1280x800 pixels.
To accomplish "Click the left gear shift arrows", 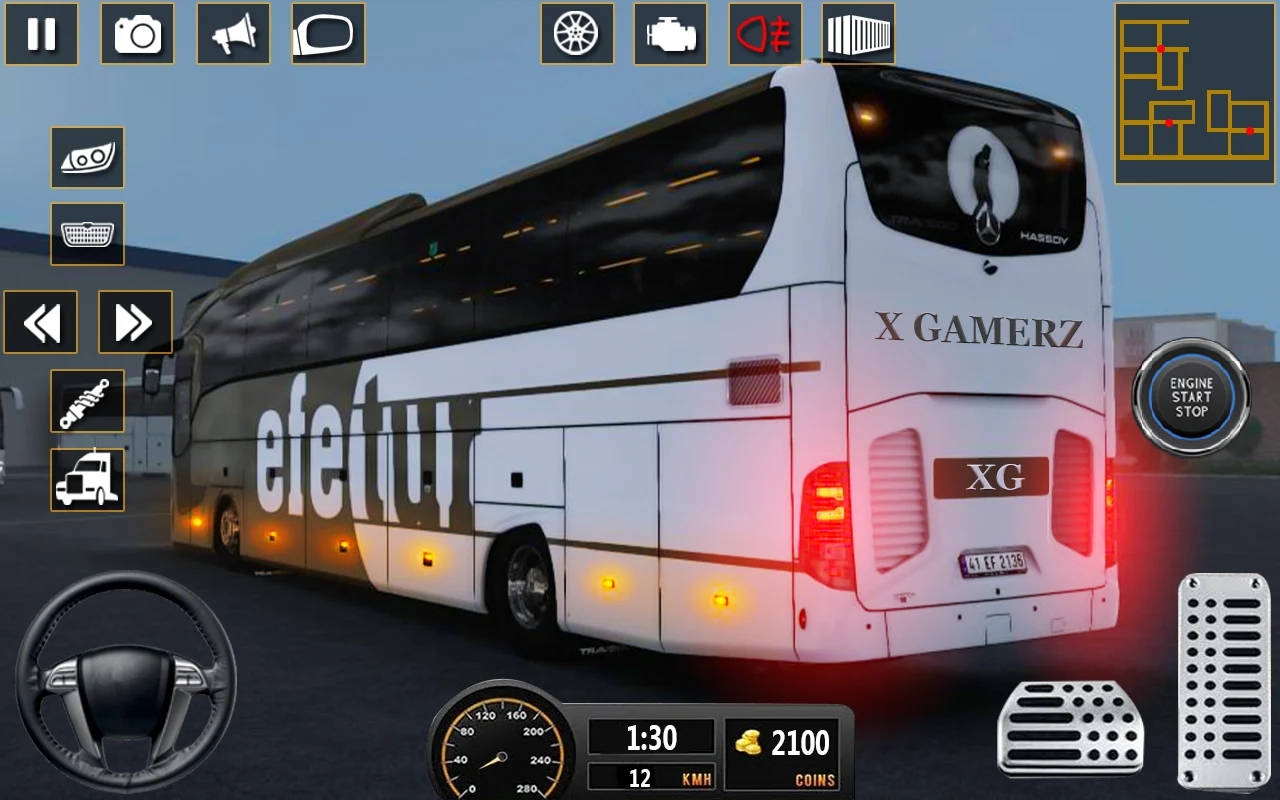I will tap(41, 321).
